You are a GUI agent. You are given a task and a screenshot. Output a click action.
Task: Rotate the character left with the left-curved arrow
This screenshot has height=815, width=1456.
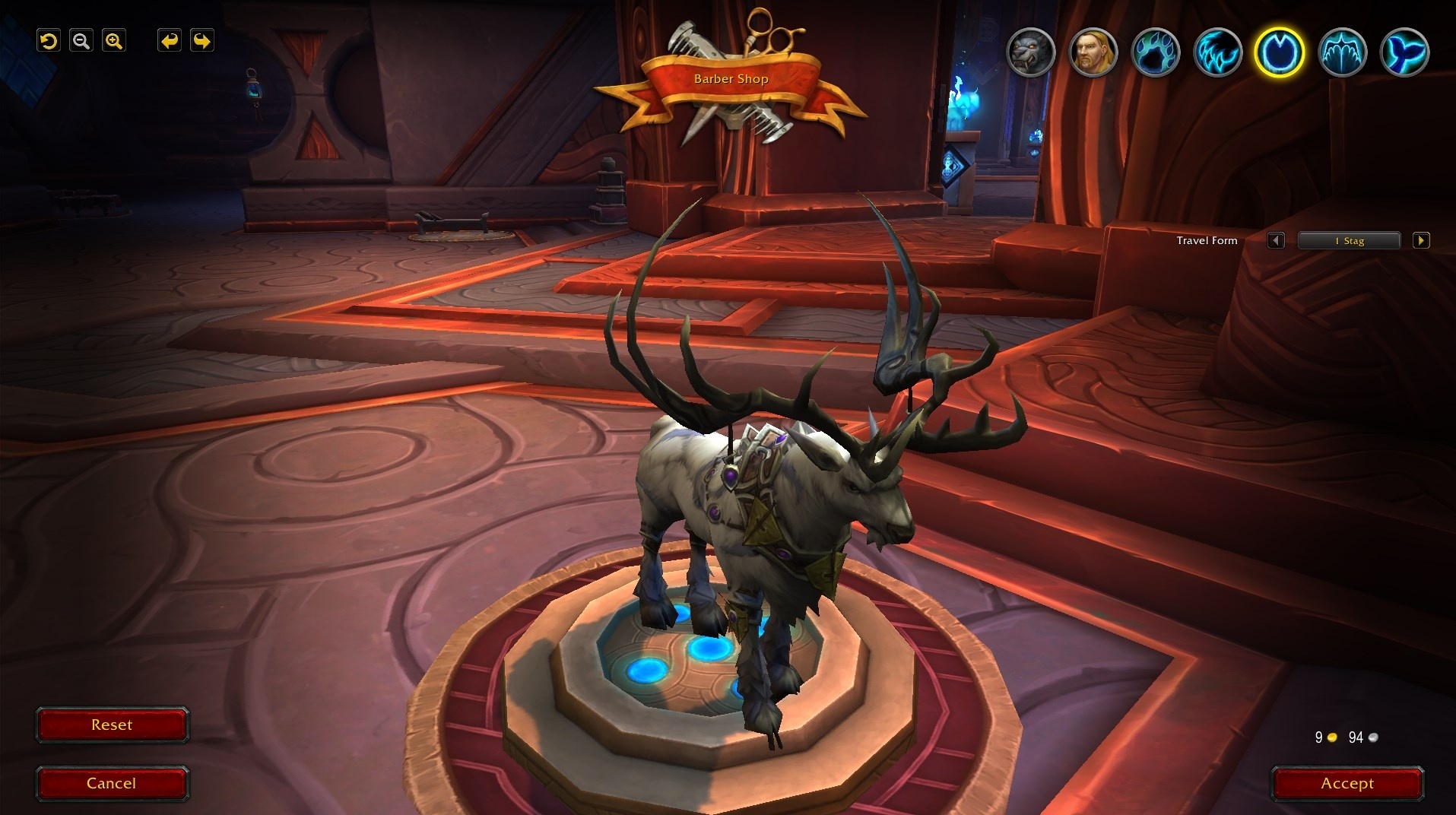(x=170, y=41)
